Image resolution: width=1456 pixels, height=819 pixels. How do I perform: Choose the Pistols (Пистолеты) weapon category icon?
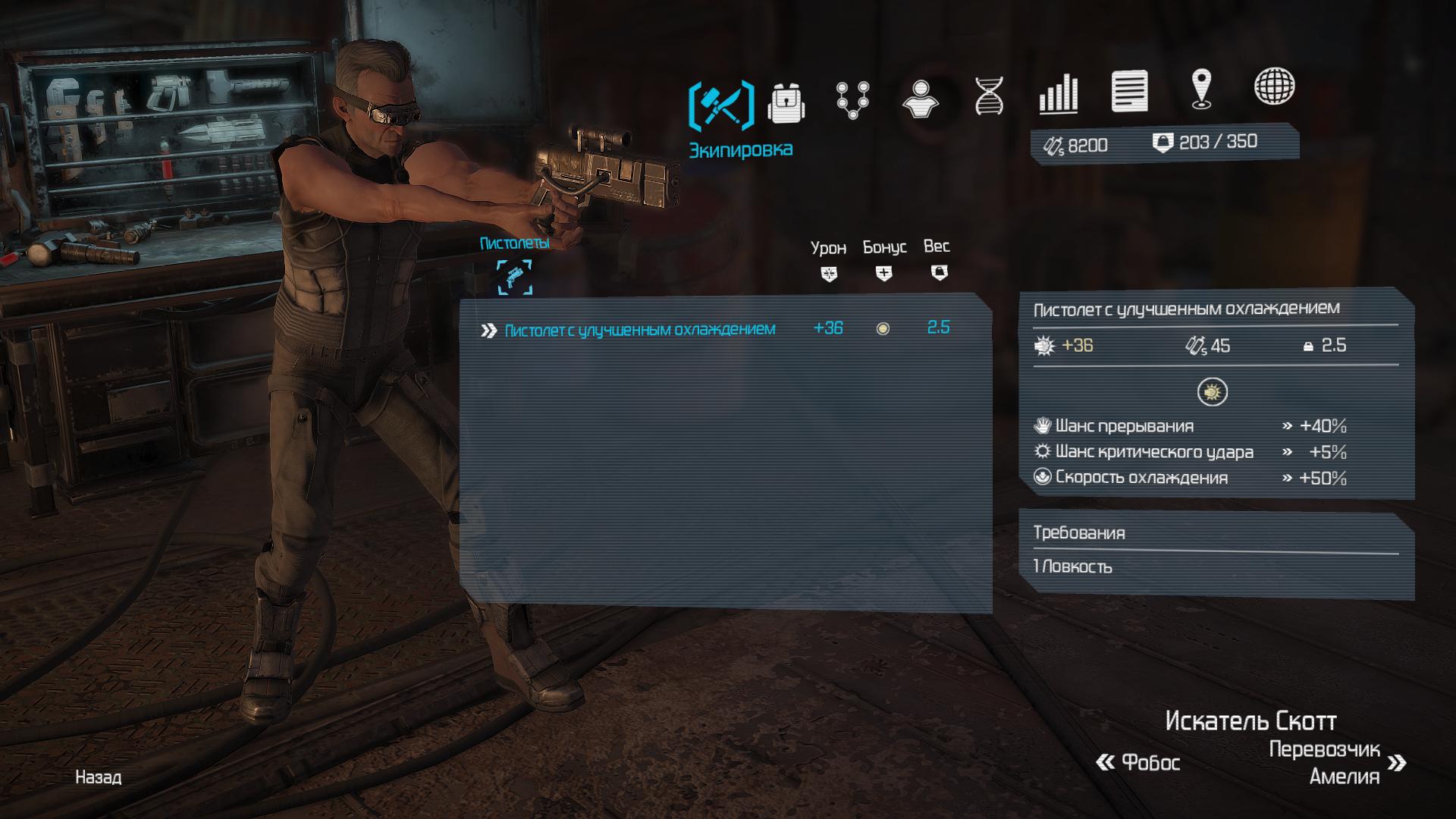(x=514, y=277)
